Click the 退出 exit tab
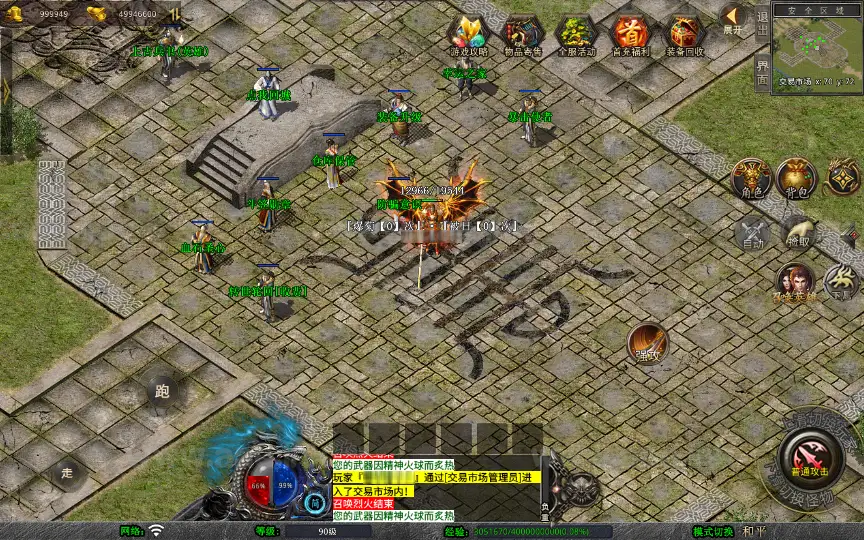The image size is (864, 540). [x=762, y=23]
